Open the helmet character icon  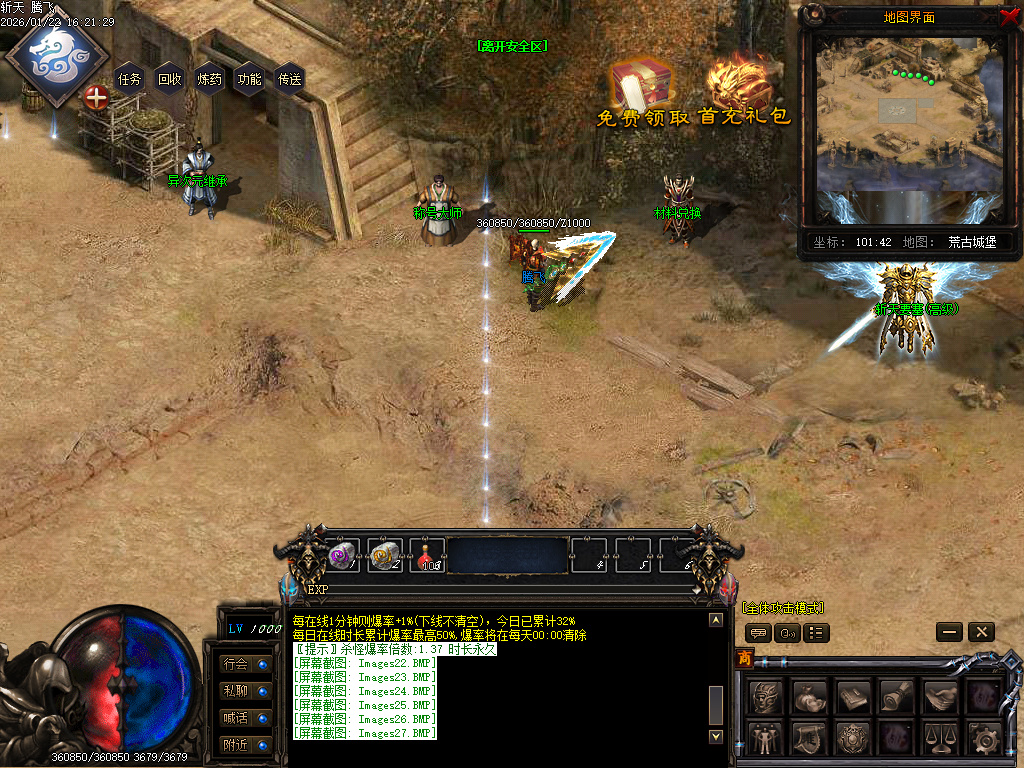765,697
